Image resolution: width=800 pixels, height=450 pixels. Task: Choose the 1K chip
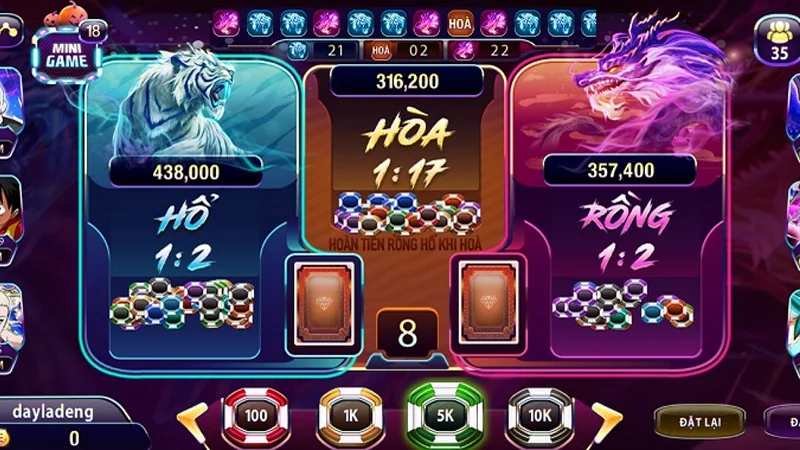click(x=351, y=414)
